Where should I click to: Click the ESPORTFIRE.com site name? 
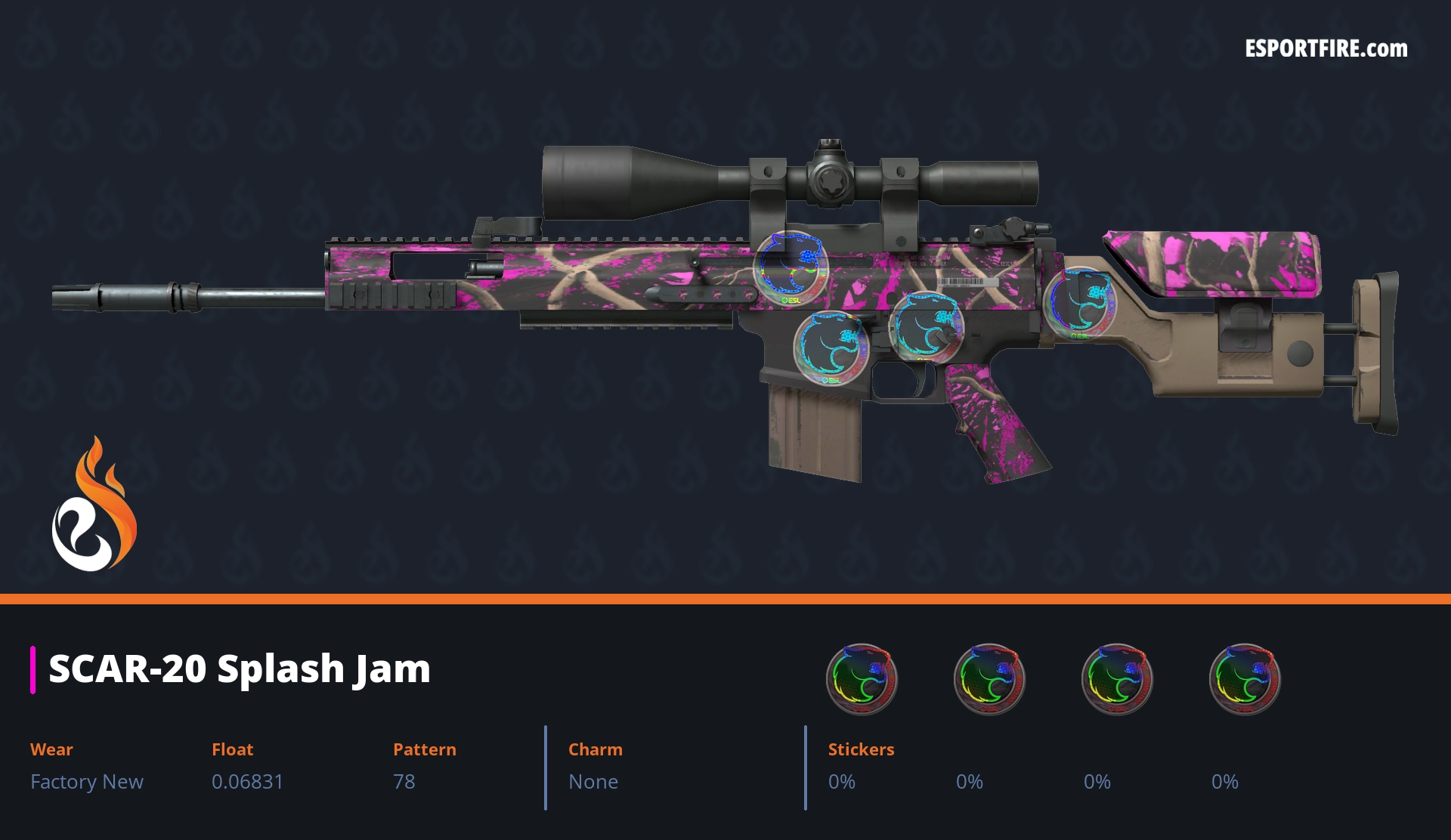[x=1326, y=49]
